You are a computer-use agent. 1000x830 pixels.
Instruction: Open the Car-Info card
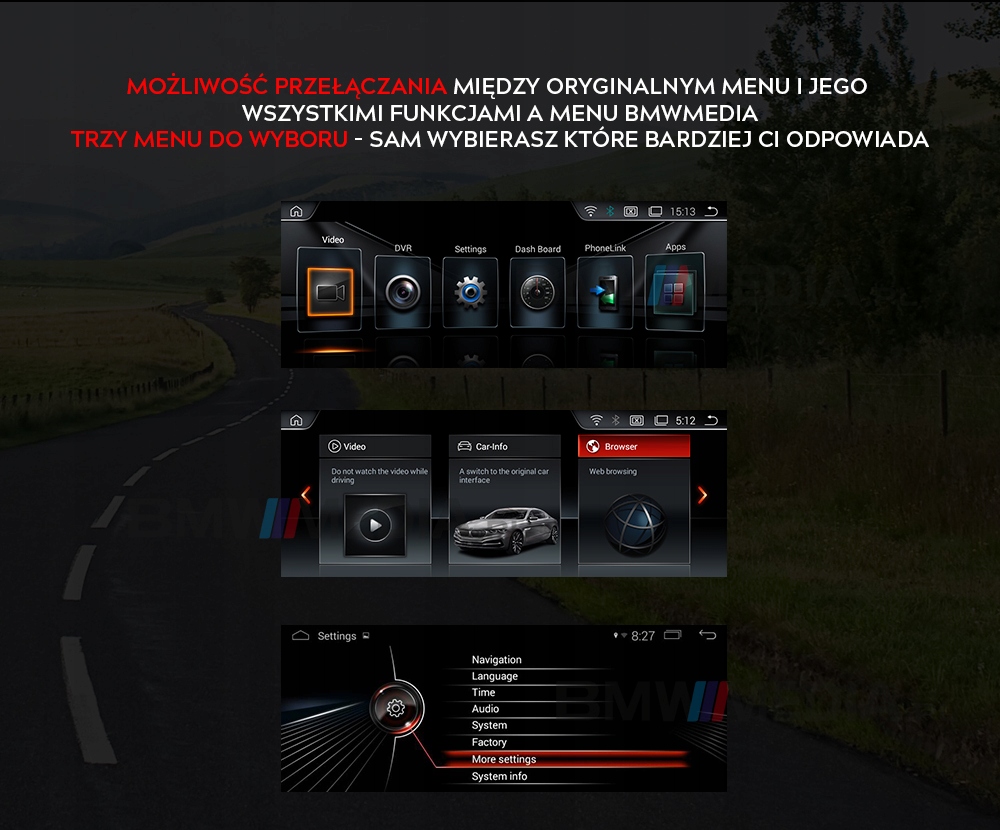[x=504, y=500]
